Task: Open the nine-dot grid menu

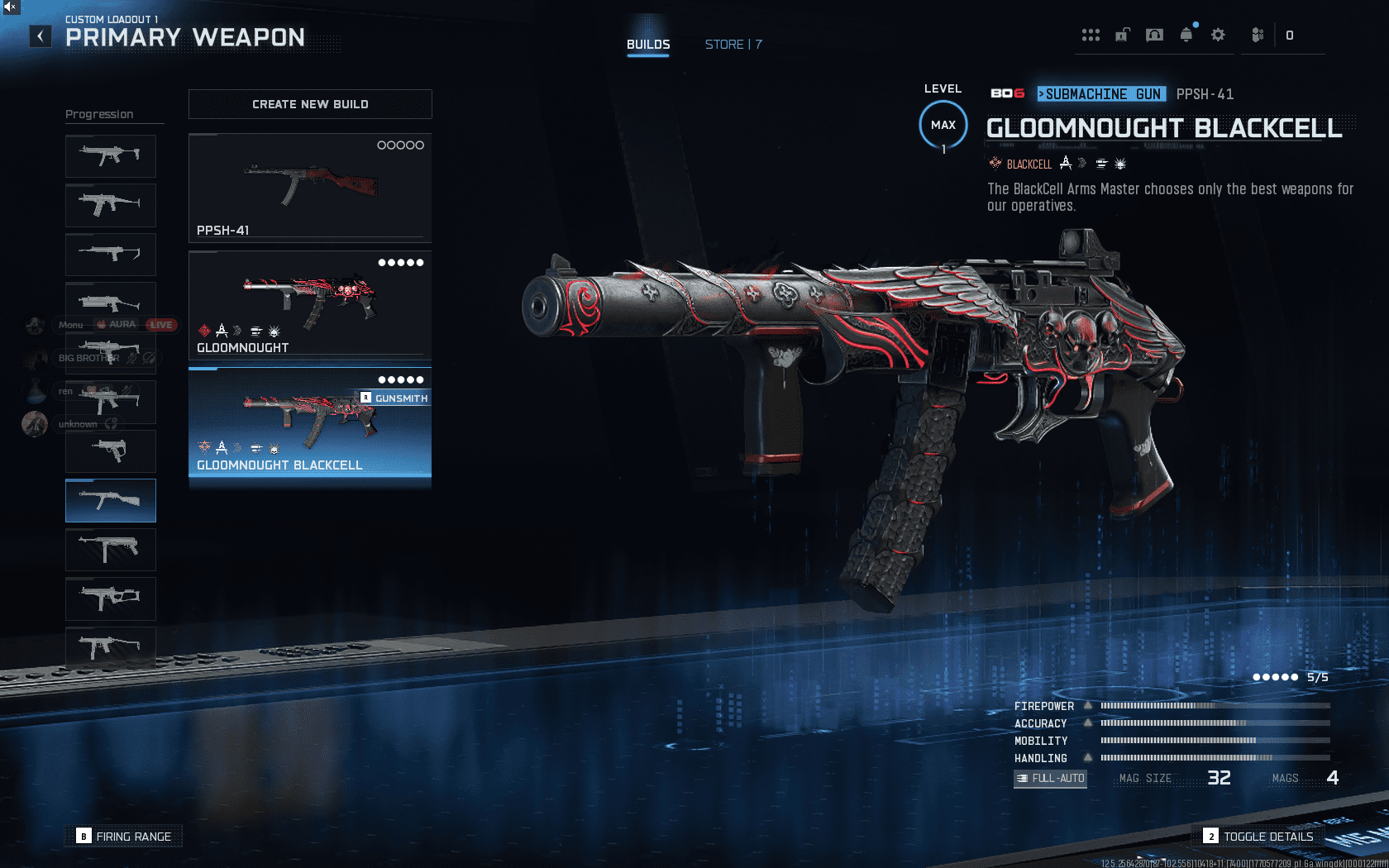Action: (x=1091, y=35)
